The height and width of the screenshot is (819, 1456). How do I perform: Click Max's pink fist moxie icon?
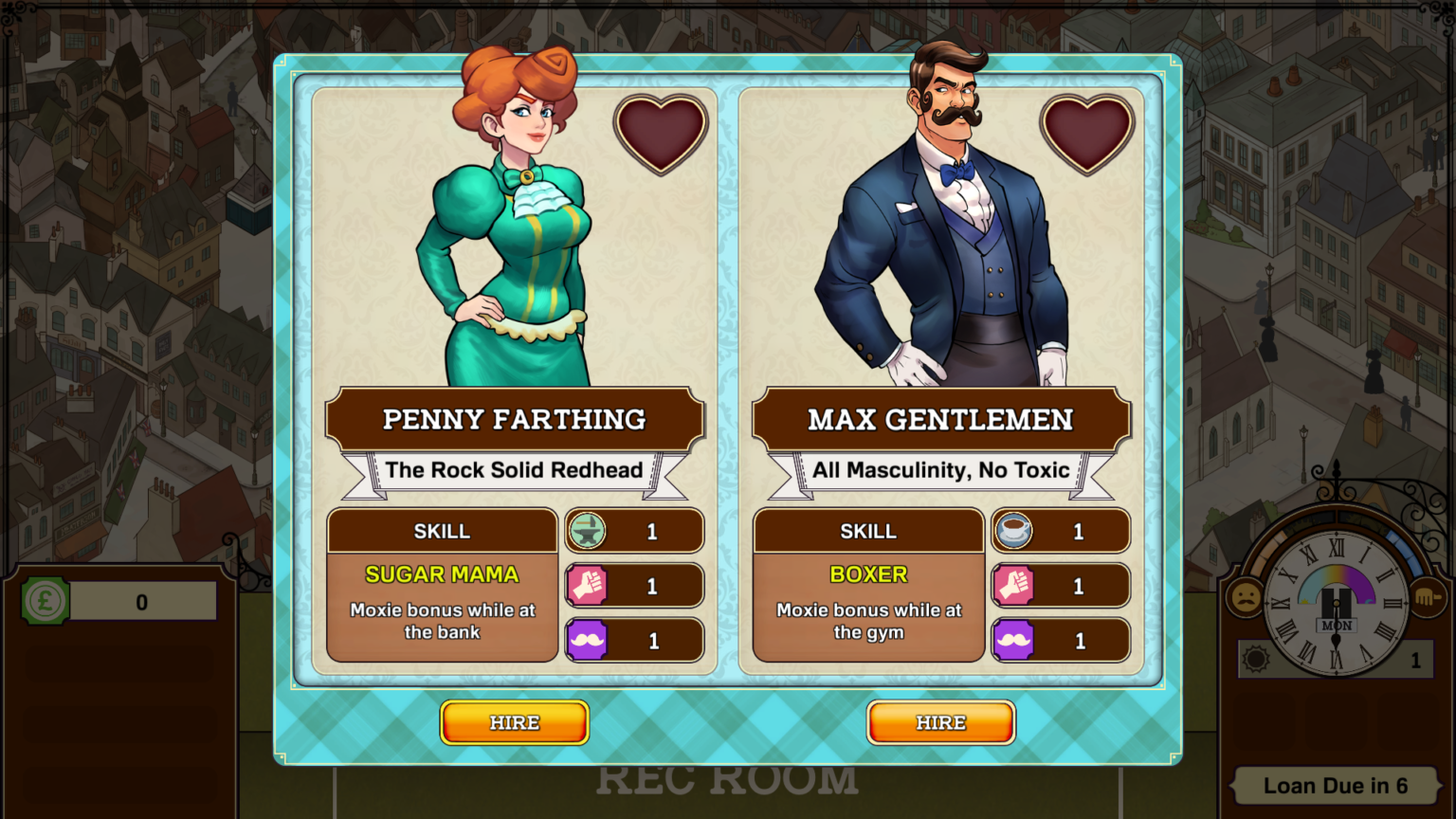[x=1014, y=586]
